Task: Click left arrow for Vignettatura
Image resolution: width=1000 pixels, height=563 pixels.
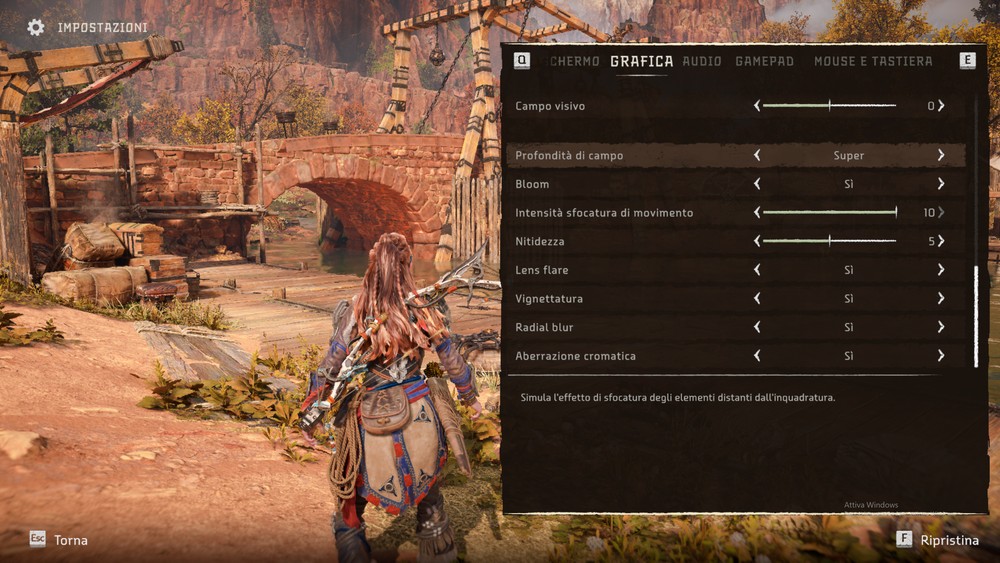Action: pyautogui.click(x=757, y=299)
